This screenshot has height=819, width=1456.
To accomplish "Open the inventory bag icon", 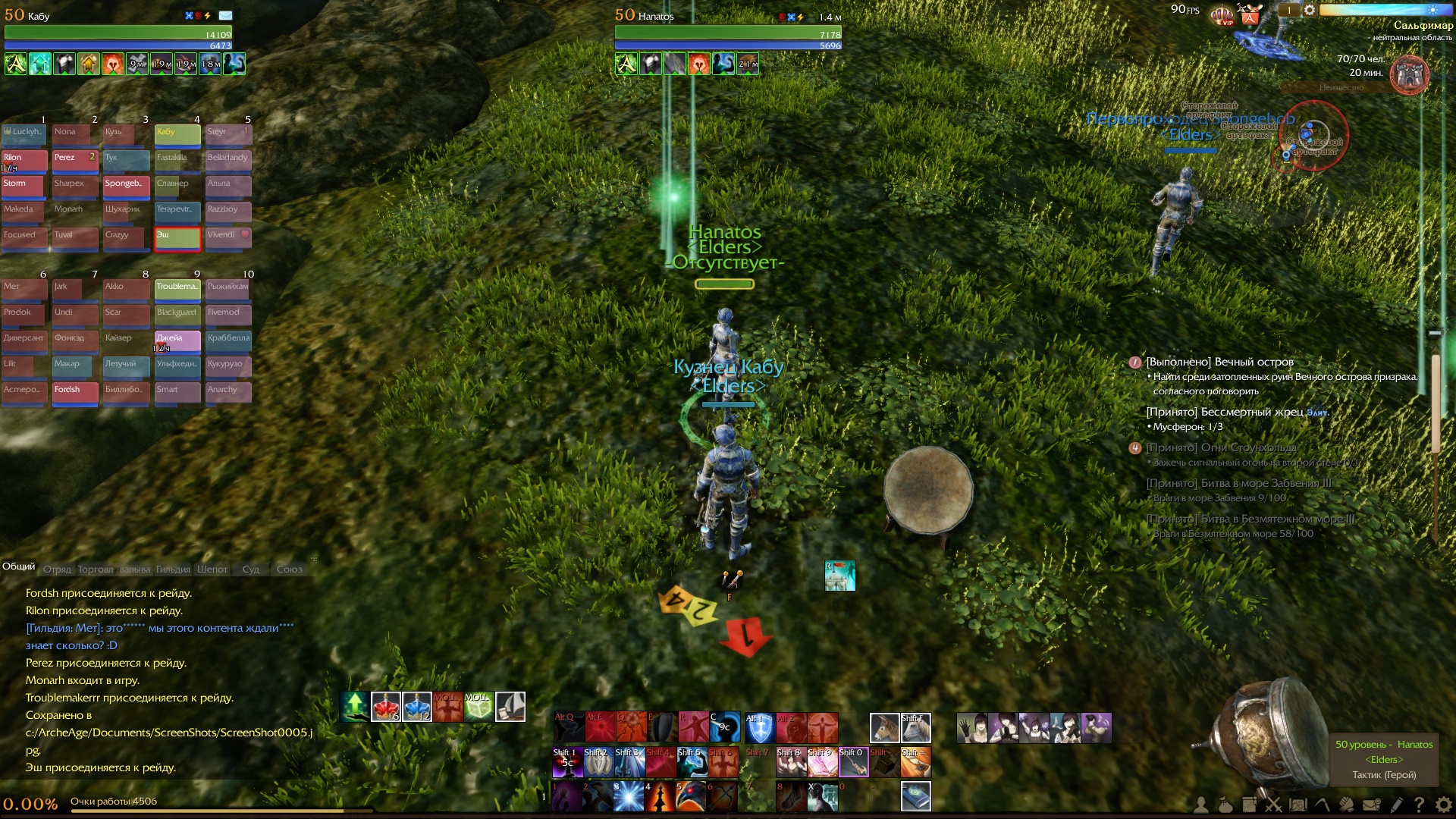I will pyautogui.click(x=1225, y=805).
